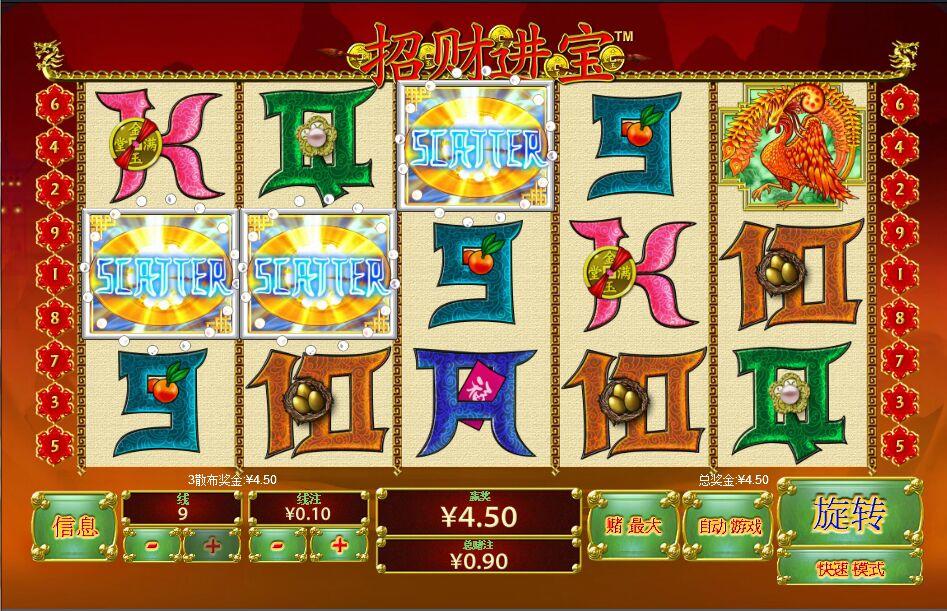Lower the 线注 line bet

[278, 545]
